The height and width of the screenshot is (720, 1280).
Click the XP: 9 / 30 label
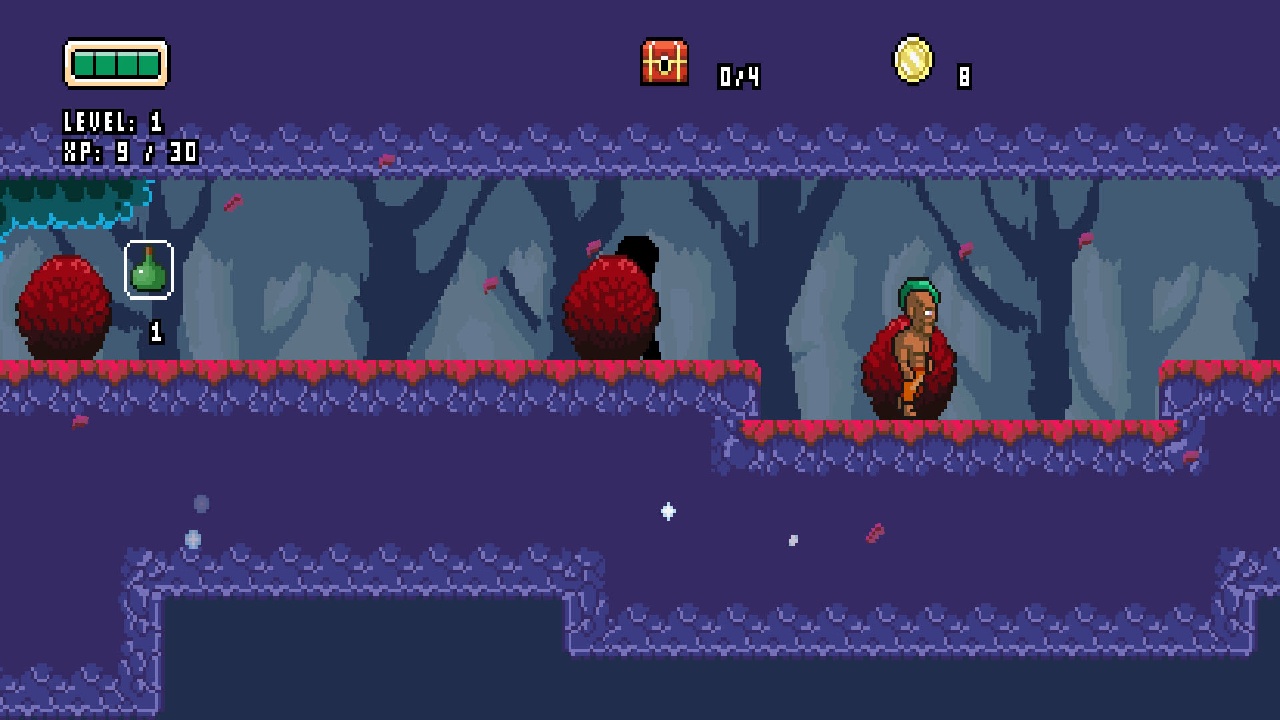point(130,152)
